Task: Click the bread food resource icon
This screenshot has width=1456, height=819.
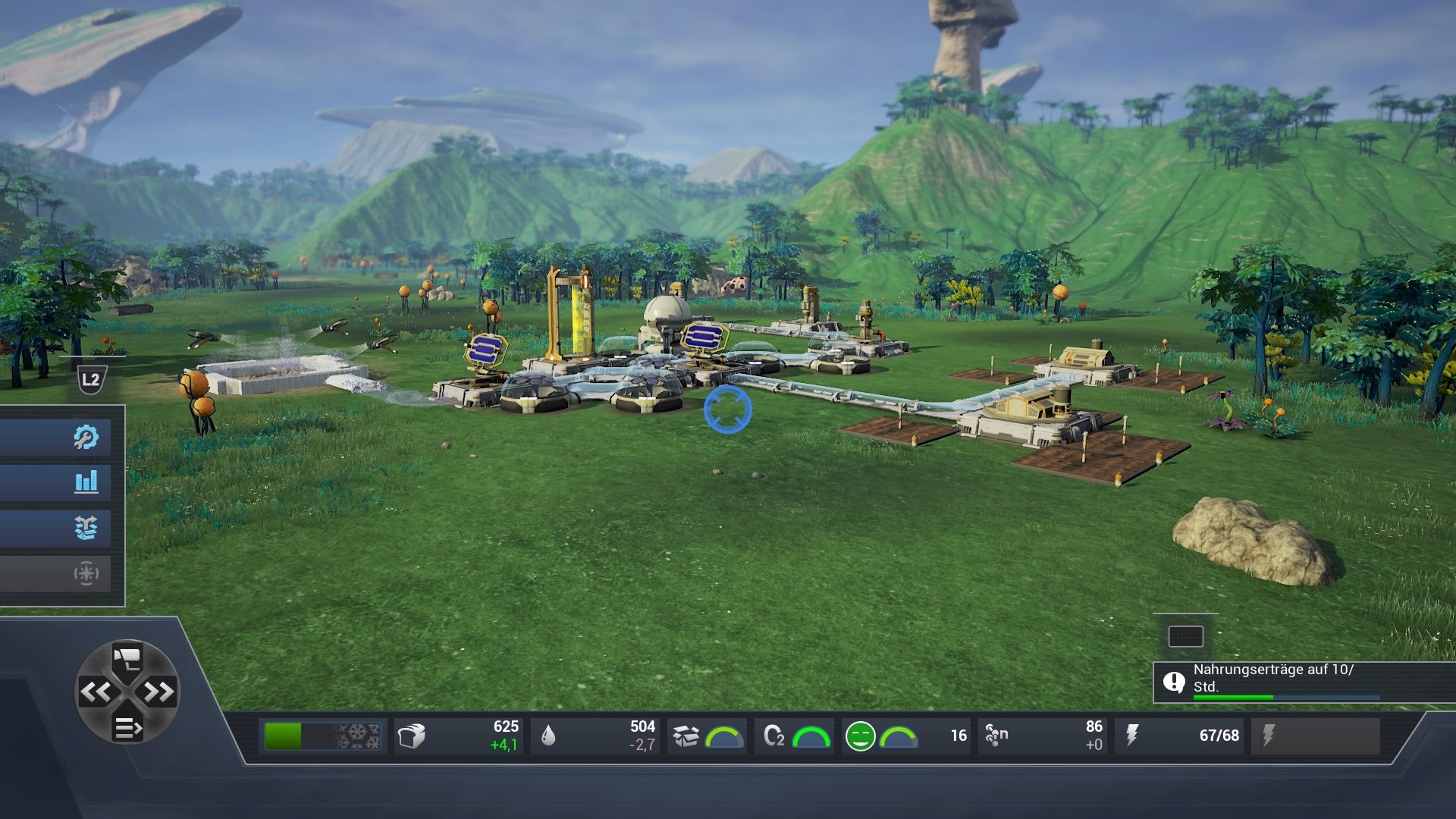Action: [x=413, y=733]
